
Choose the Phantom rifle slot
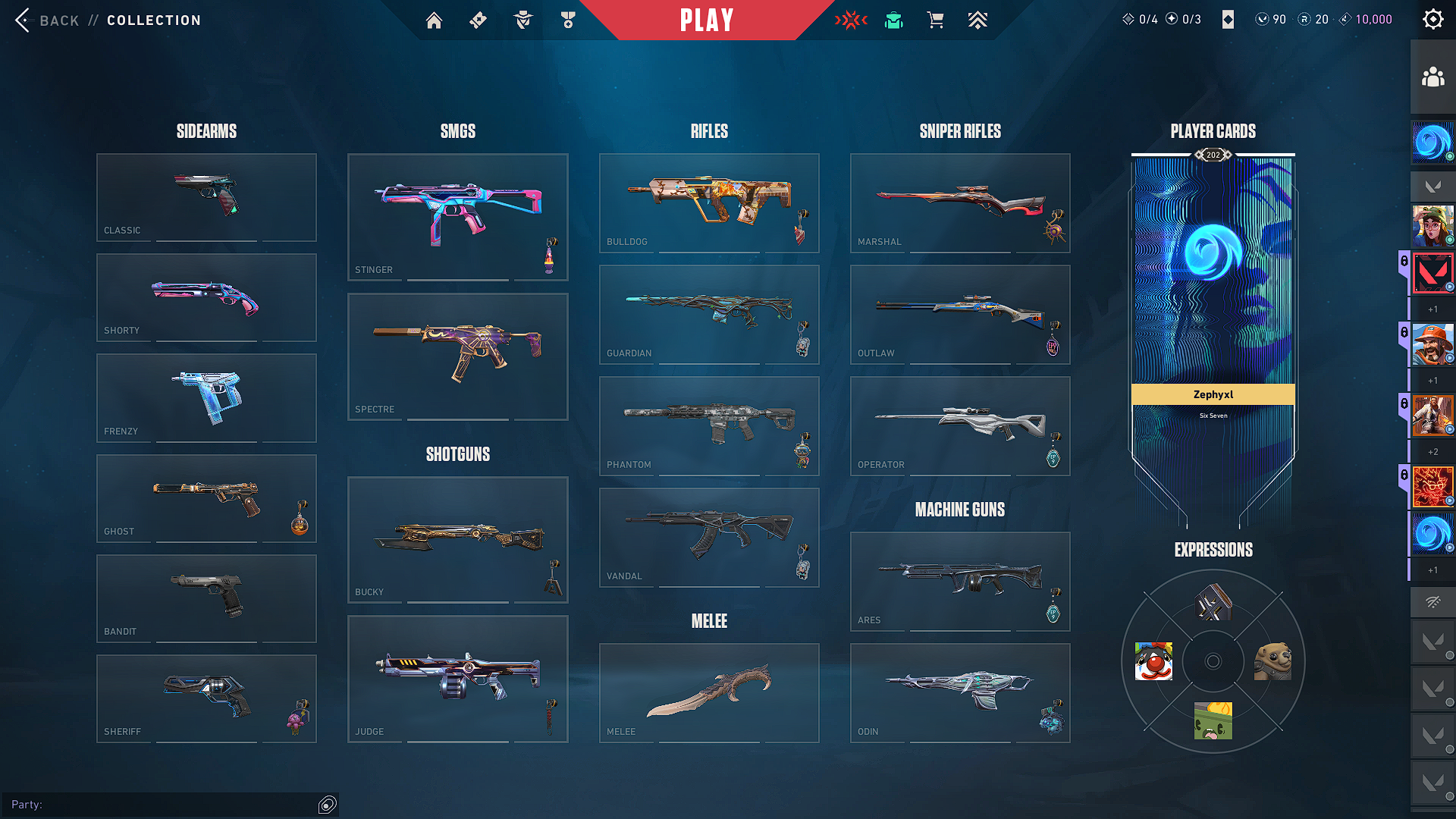[x=709, y=425]
